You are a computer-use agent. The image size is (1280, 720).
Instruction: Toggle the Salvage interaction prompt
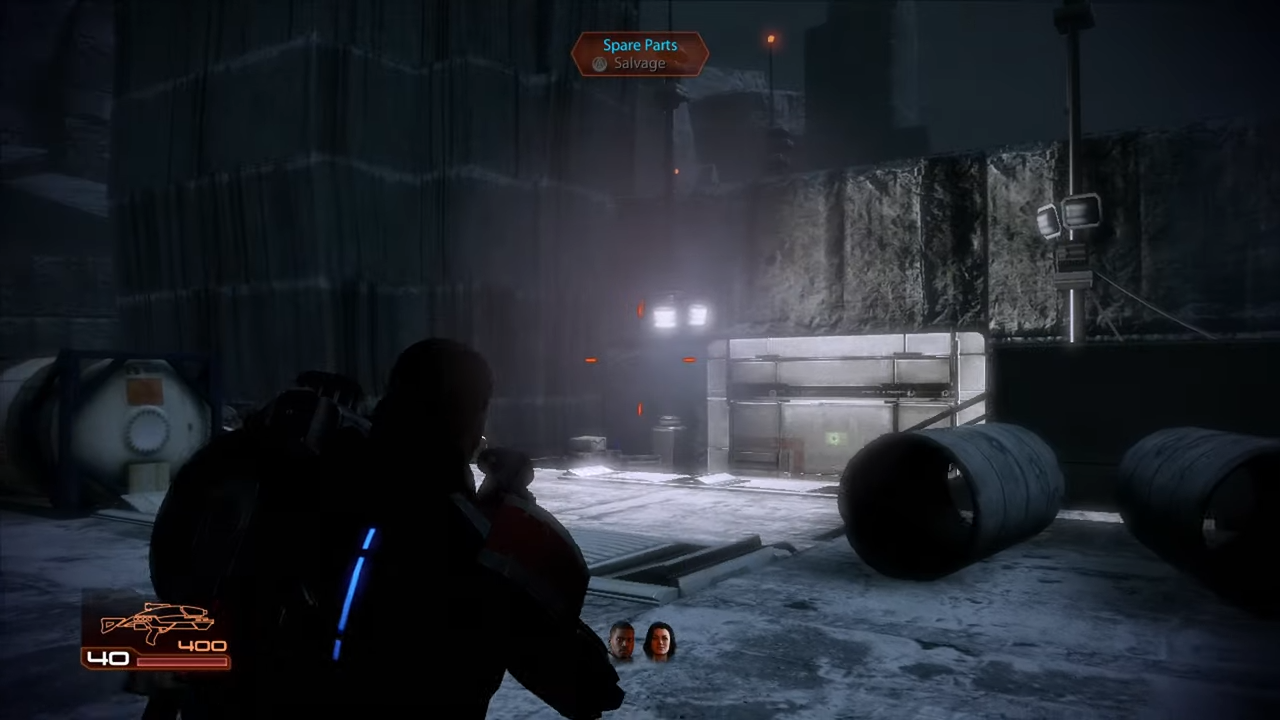point(640,63)
